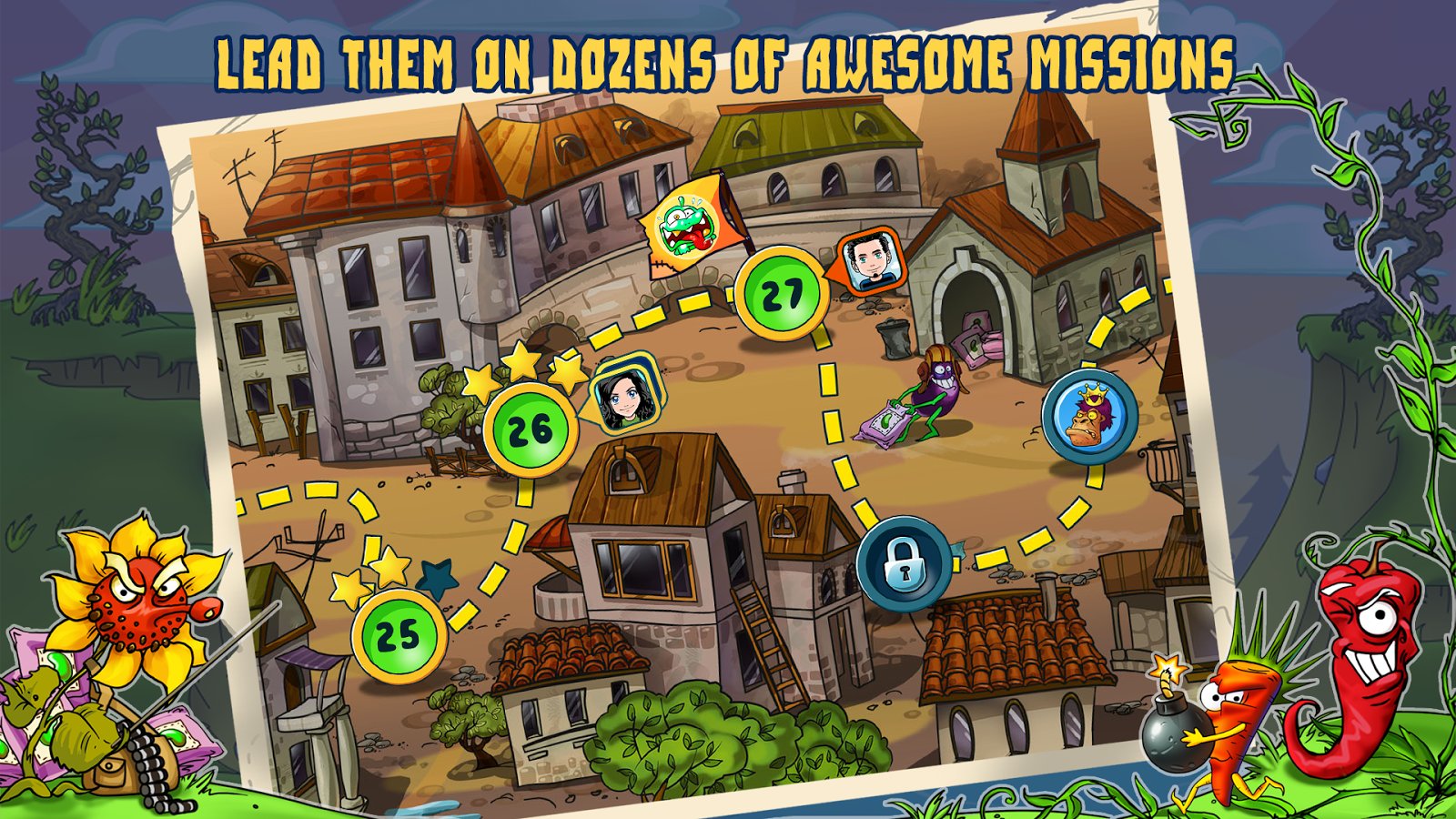Click the LEAD THEM ON DOZENS banner text
Screen dimensions: 1456x819
pyautogui.click(x=728, y=59)
